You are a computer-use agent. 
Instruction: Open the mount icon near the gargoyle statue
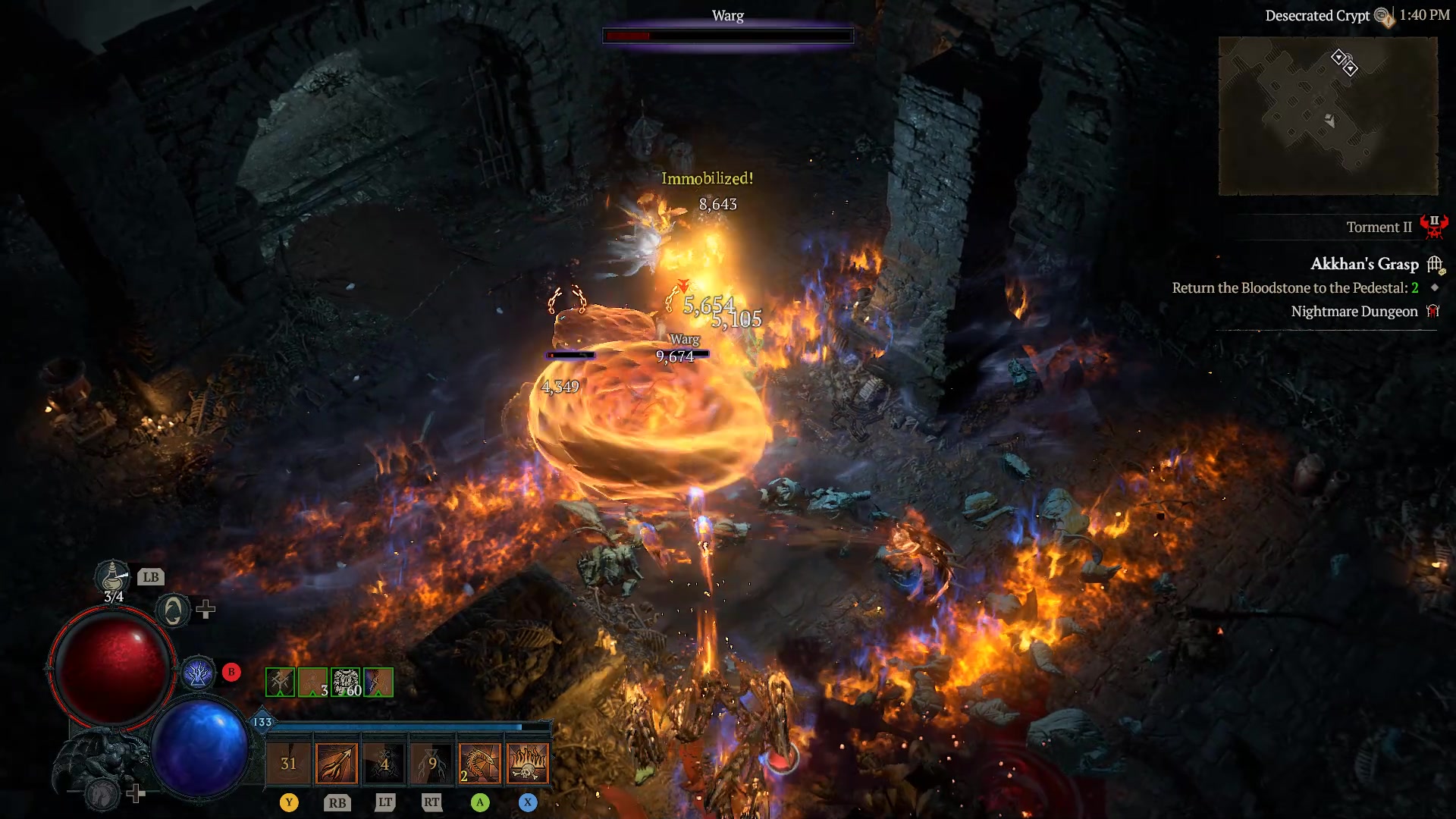tap(100, 792)
